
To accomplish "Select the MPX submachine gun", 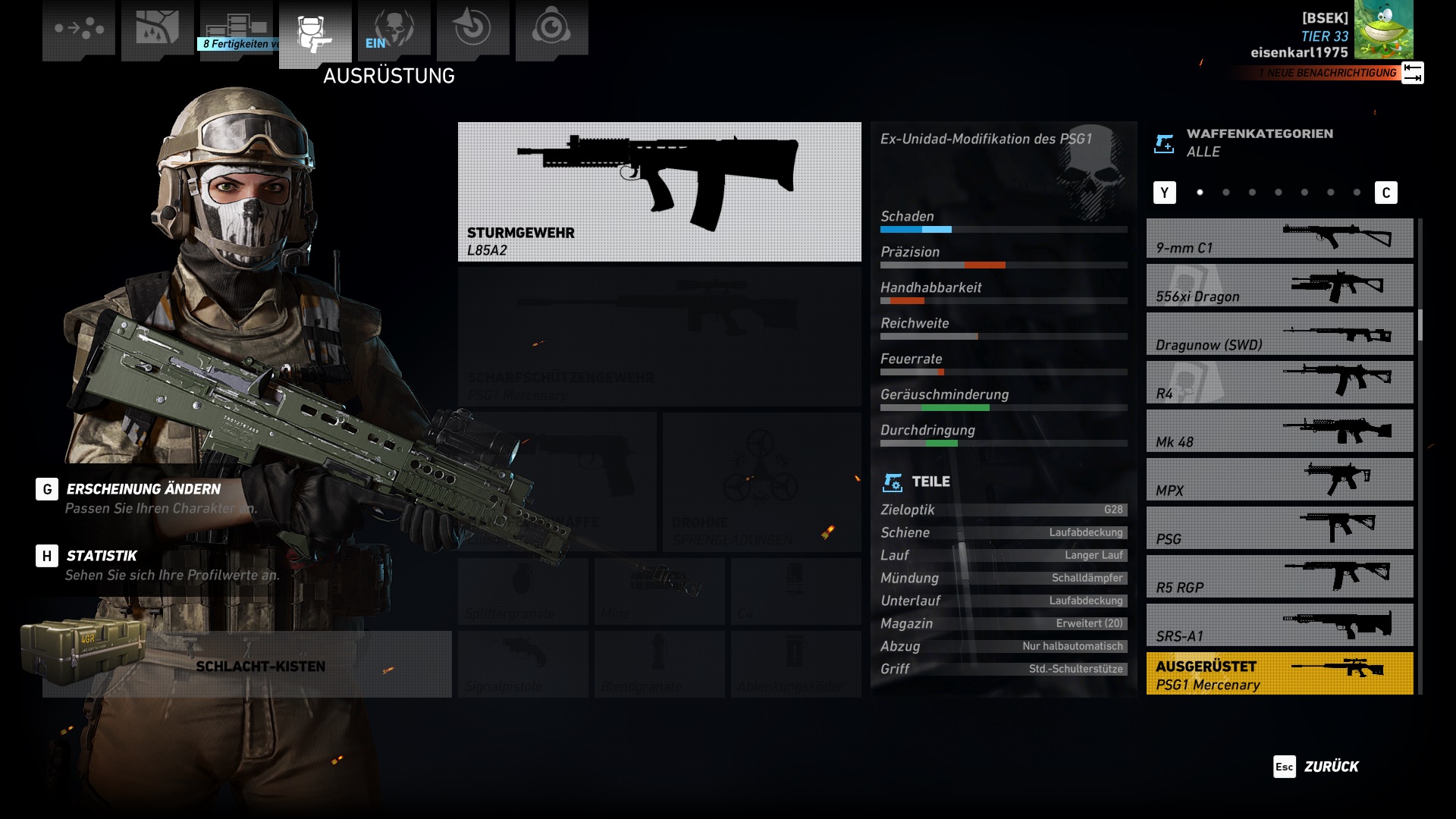I will coord(1279,481).
